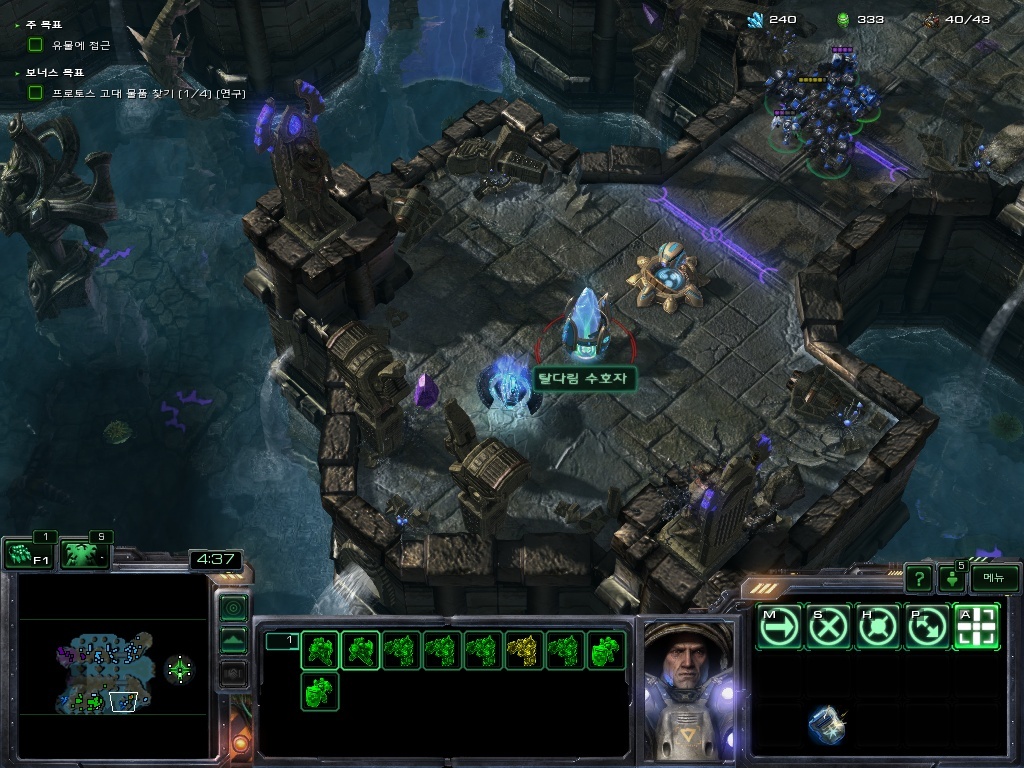The width and height of the screenshot is (1024, 768).
Task: Collapse the 주 목표 main objective header
Action: (x=44, y=23)
